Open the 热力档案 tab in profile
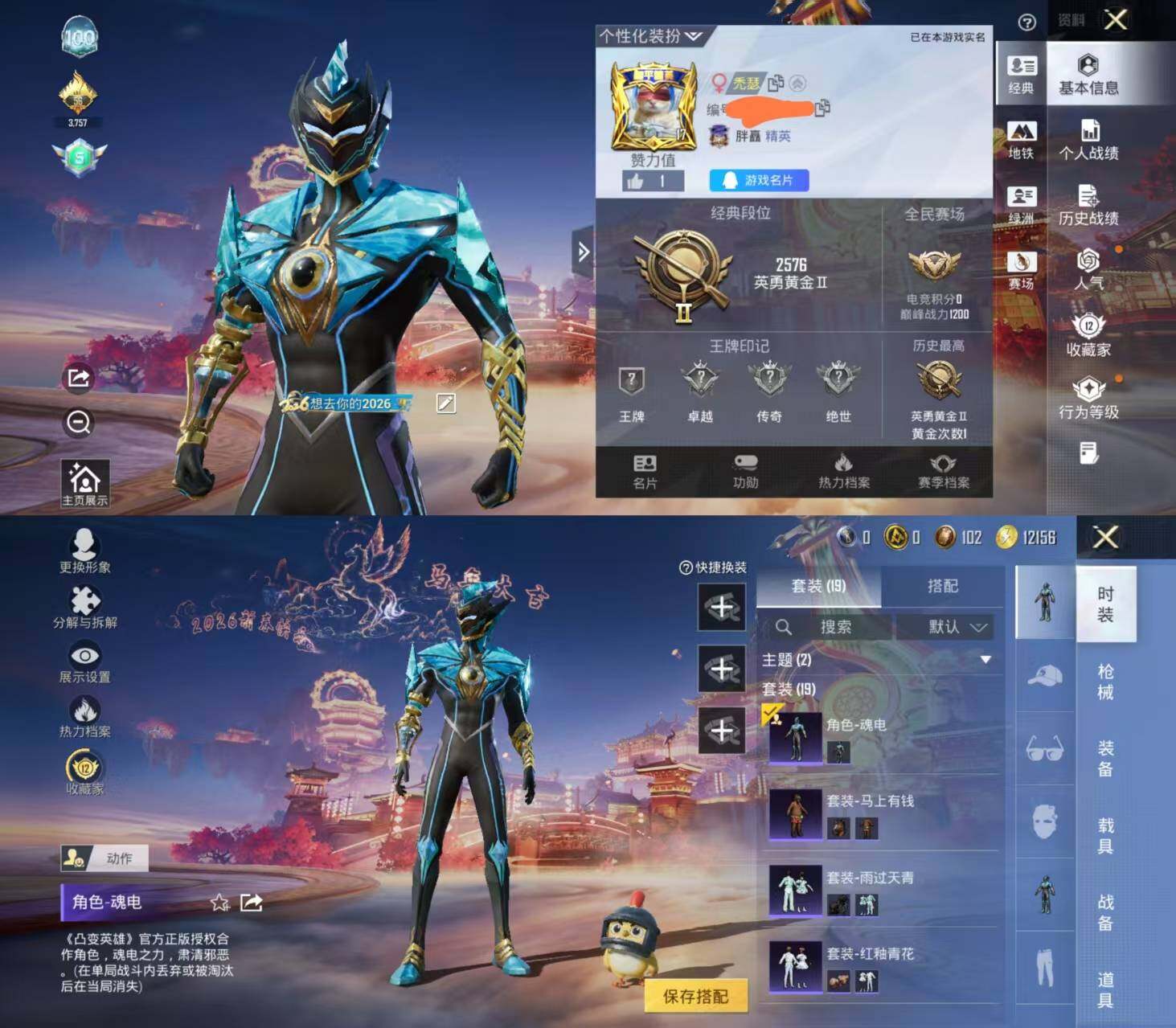1176x1028 pixels. click(843, 472)
